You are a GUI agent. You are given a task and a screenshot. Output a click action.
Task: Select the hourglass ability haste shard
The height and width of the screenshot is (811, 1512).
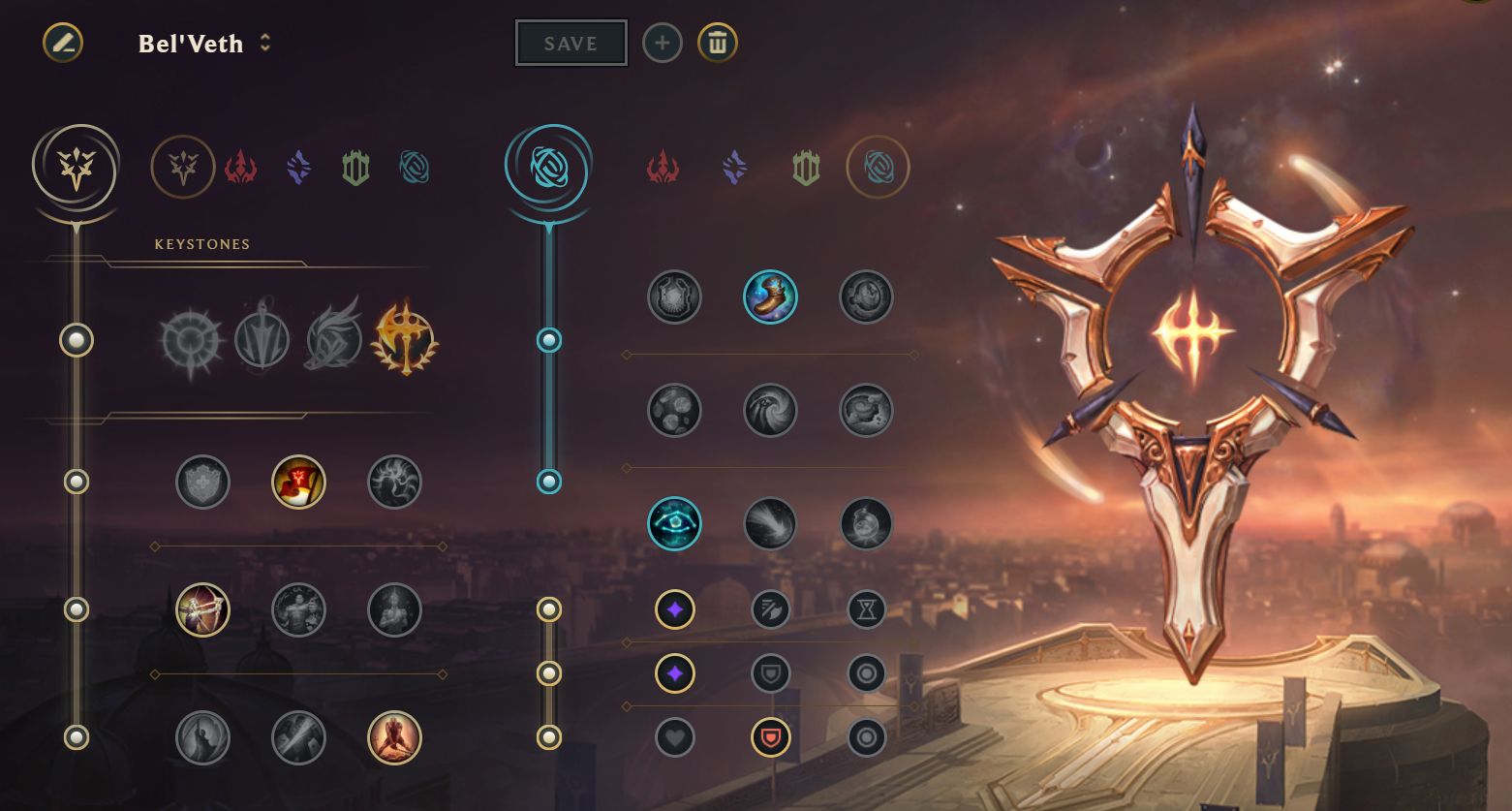point(866,609)
